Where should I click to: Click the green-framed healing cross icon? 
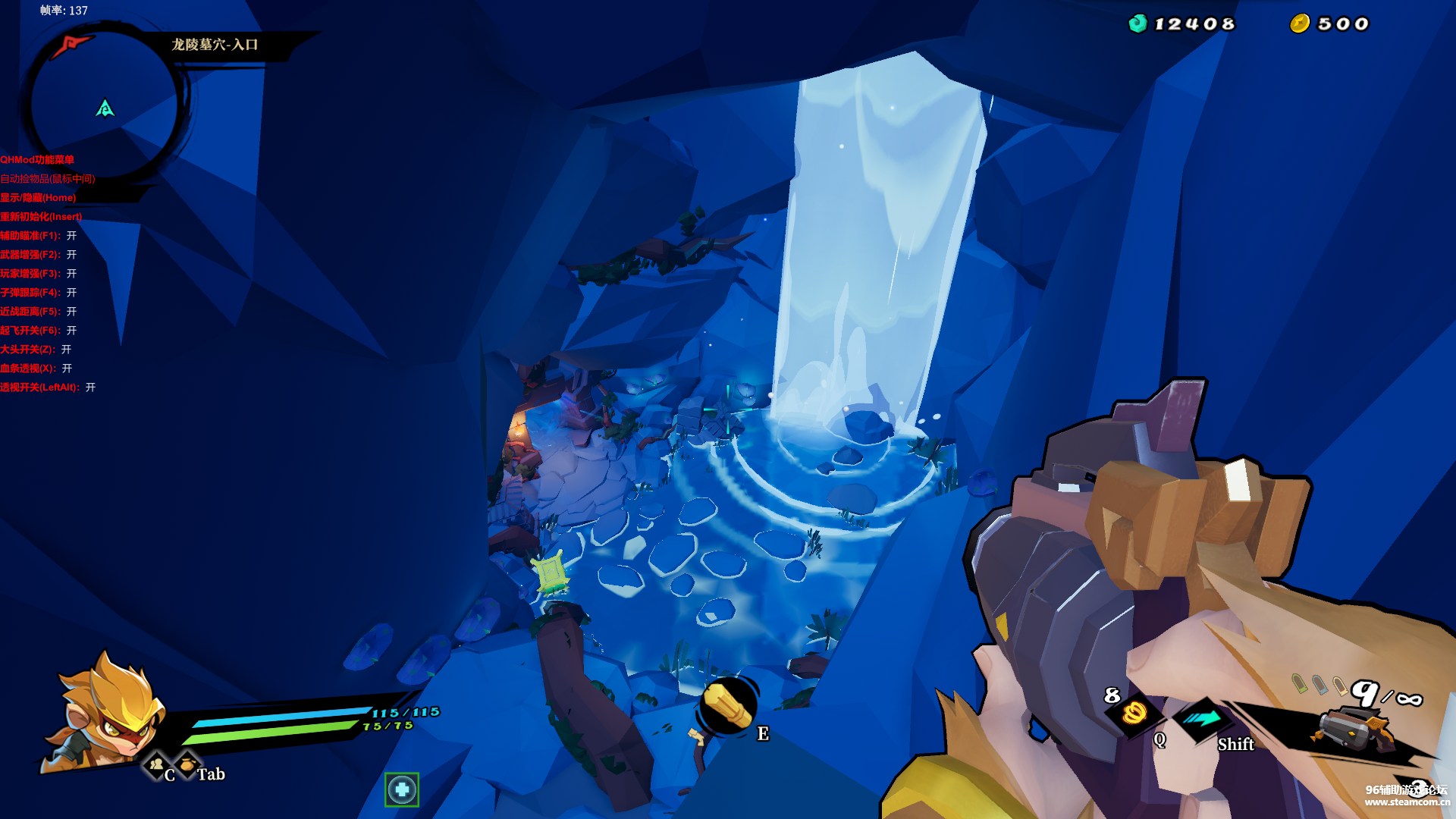(402, 790)
